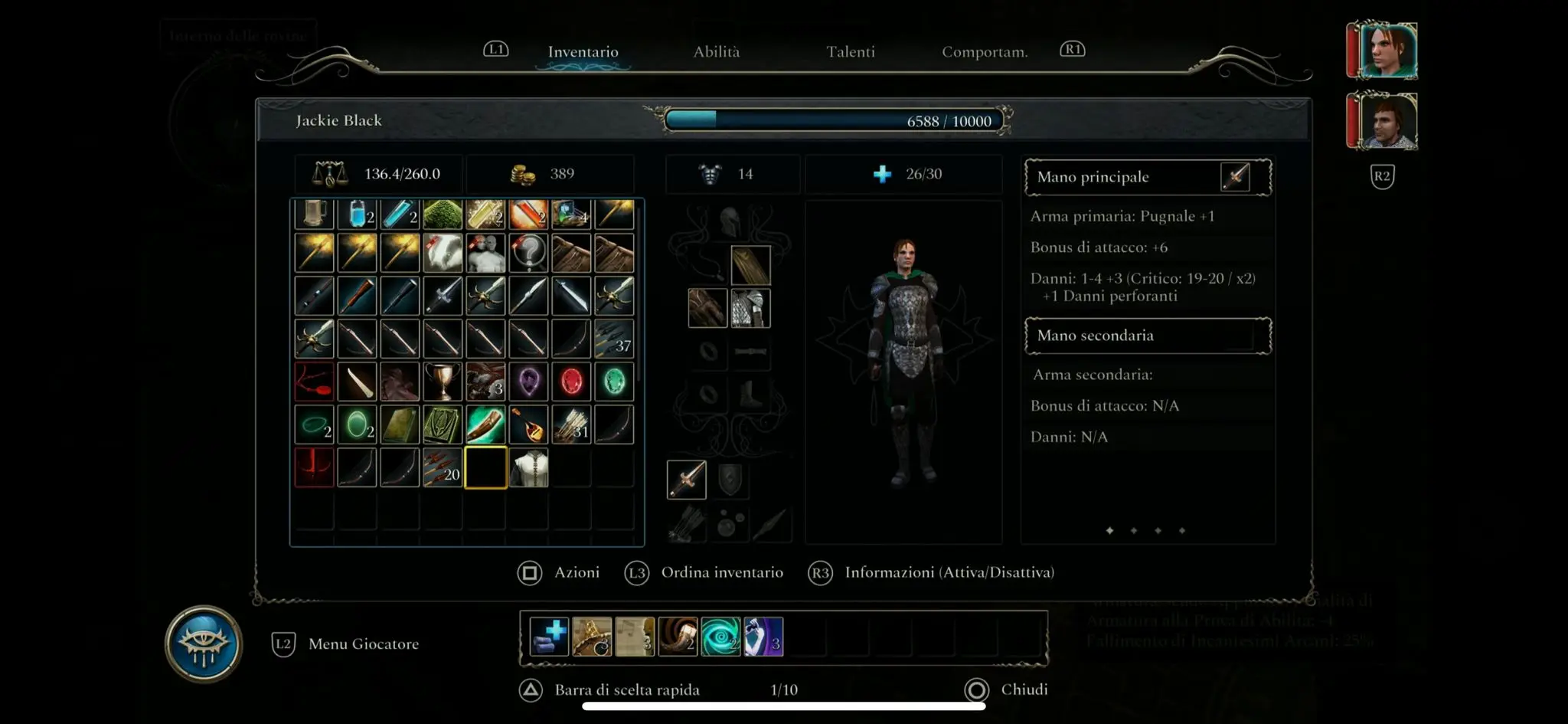
Task: Select the question mark unidentified item
Action: (528, 253)
